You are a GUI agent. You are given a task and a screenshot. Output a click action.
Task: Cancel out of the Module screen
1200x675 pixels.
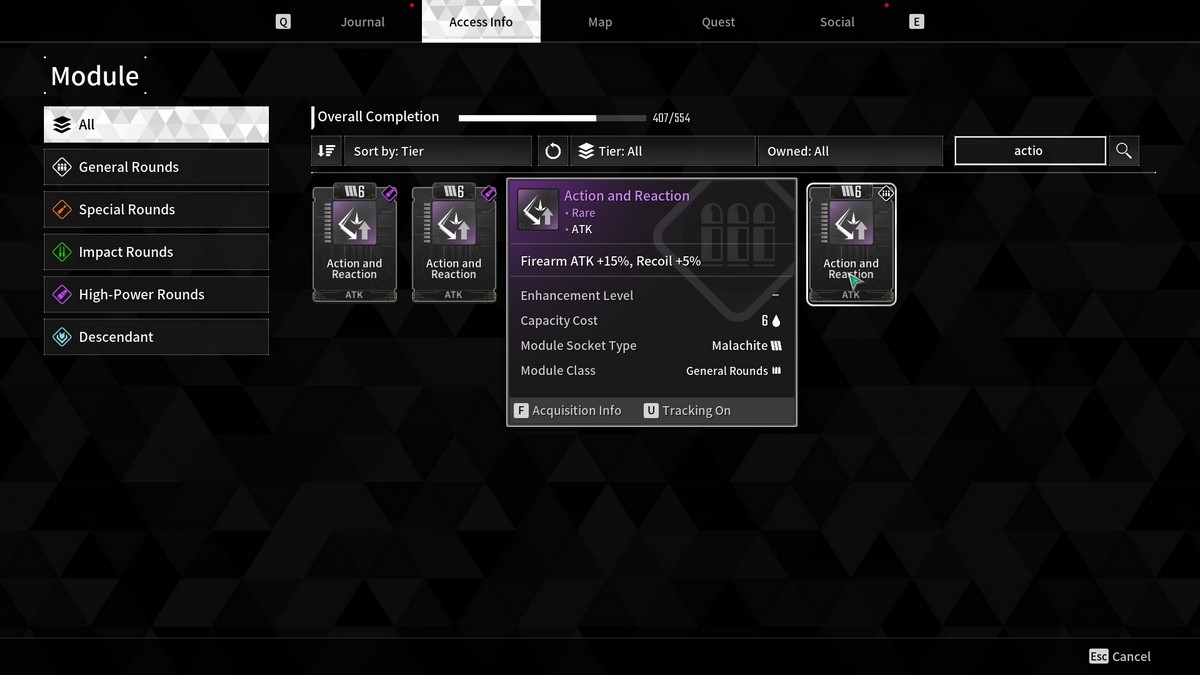[1120, 657]
